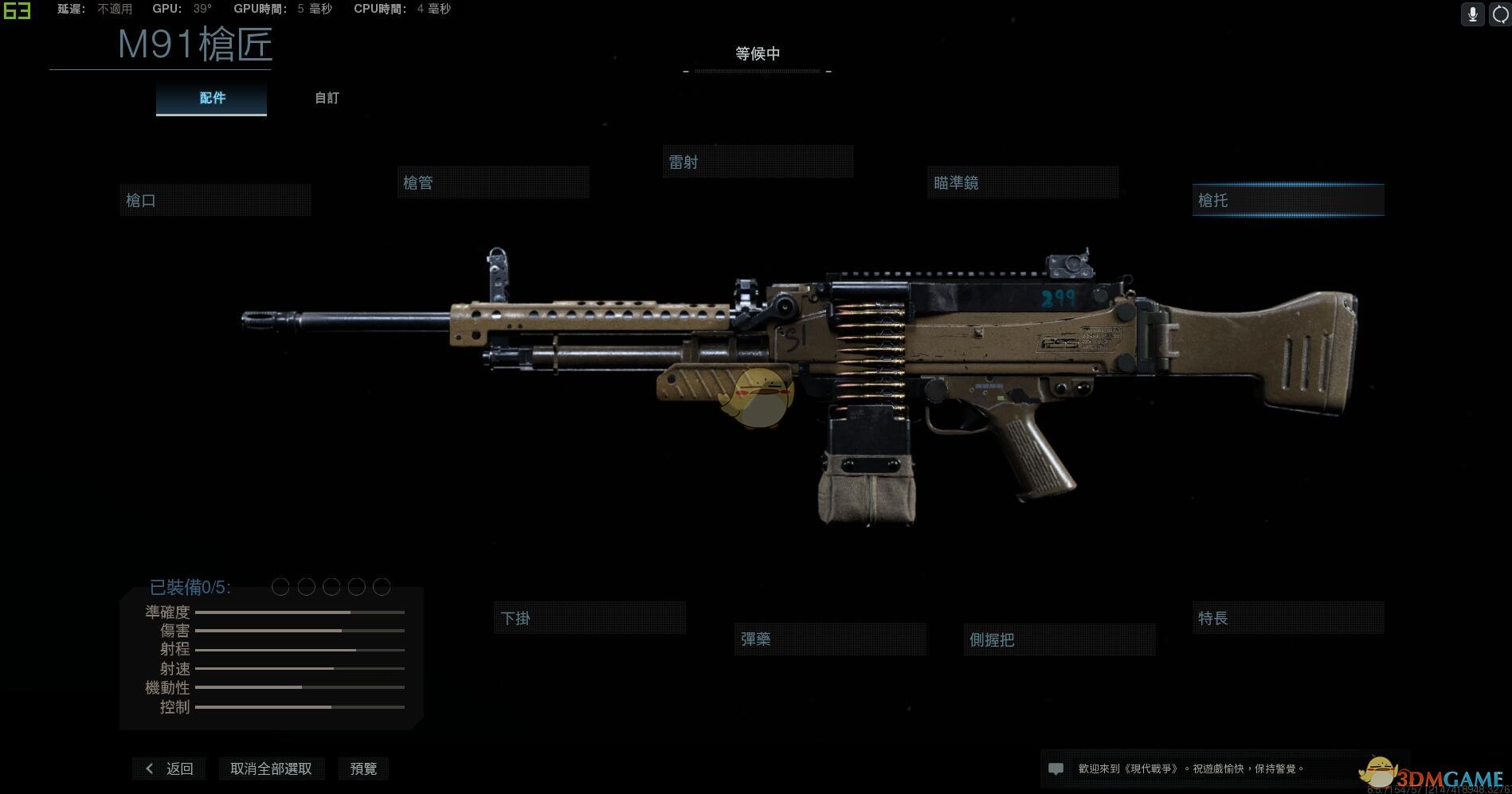
Task: Click the 槍托 stock attachment slot
Action: [x=1288, y=201]
